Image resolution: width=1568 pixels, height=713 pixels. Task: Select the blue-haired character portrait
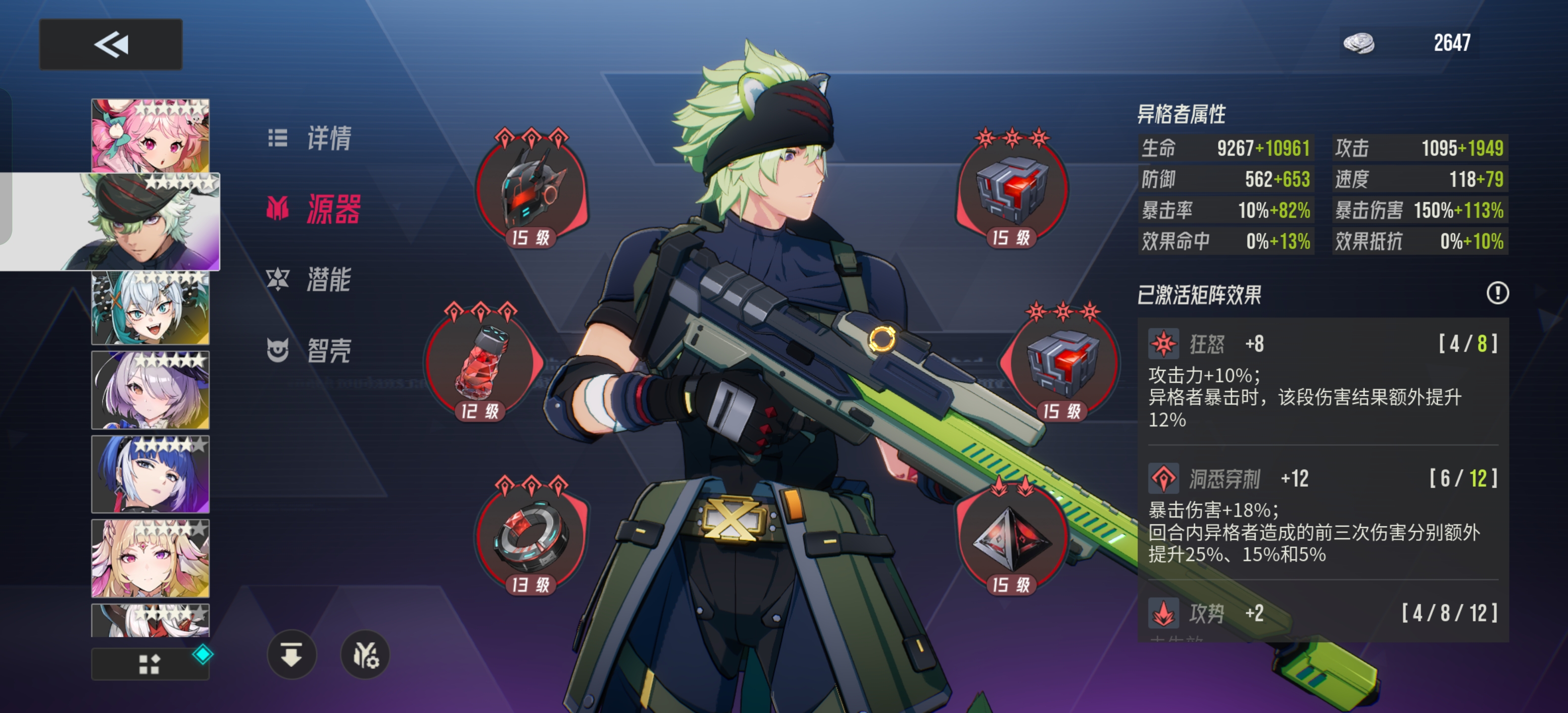click(x=150, y=474)
